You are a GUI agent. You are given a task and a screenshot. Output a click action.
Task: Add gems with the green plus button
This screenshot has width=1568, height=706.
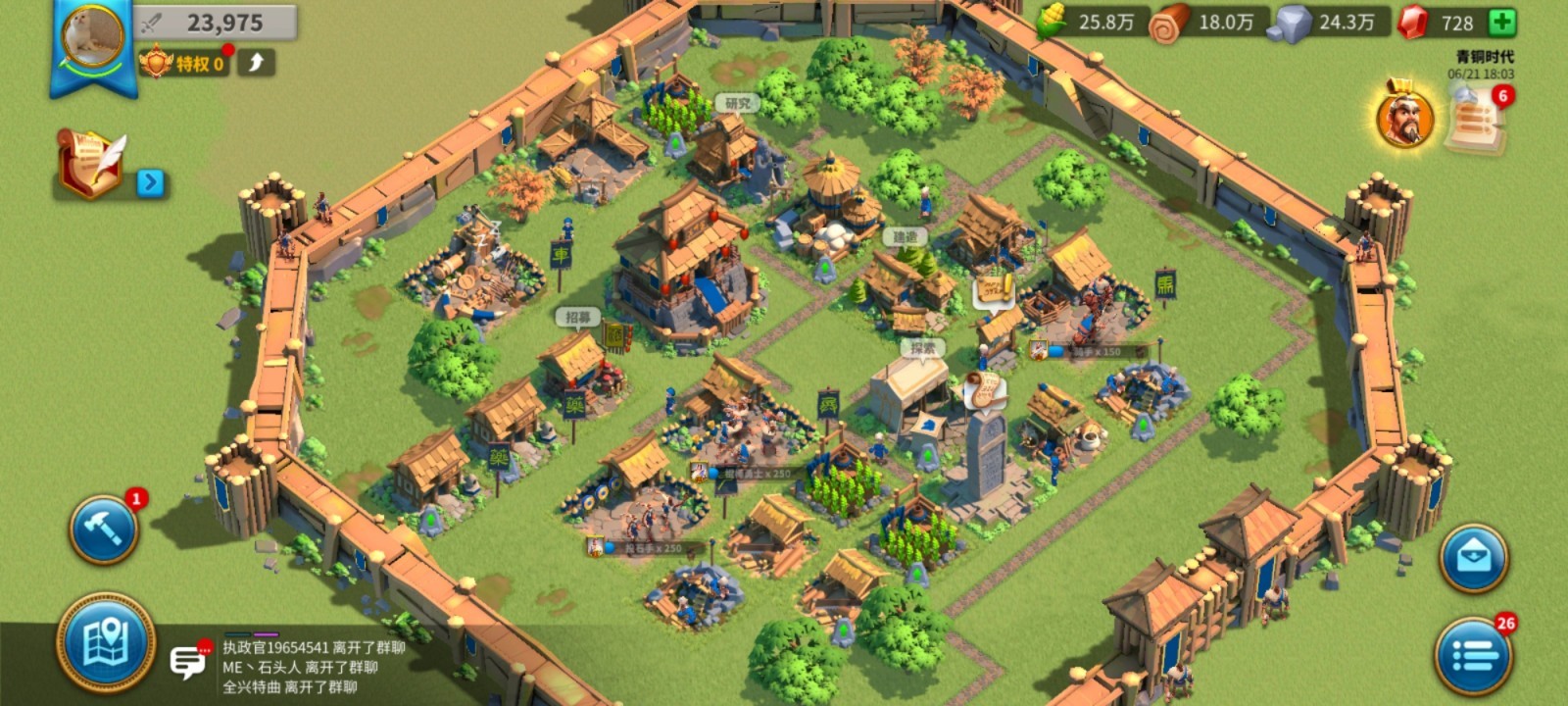(x=1501, y=23)
